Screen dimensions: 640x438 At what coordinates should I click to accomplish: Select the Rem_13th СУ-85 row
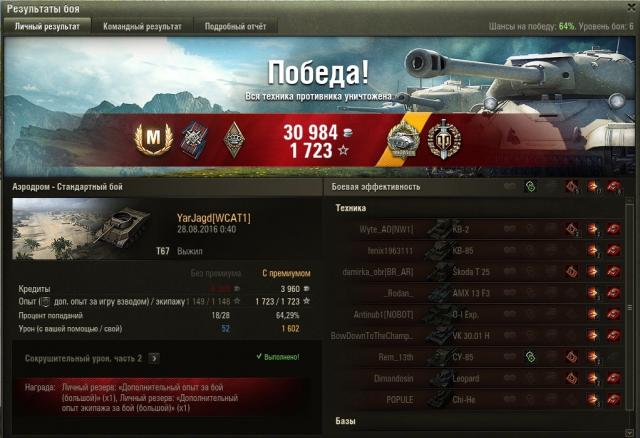point(480,355)
